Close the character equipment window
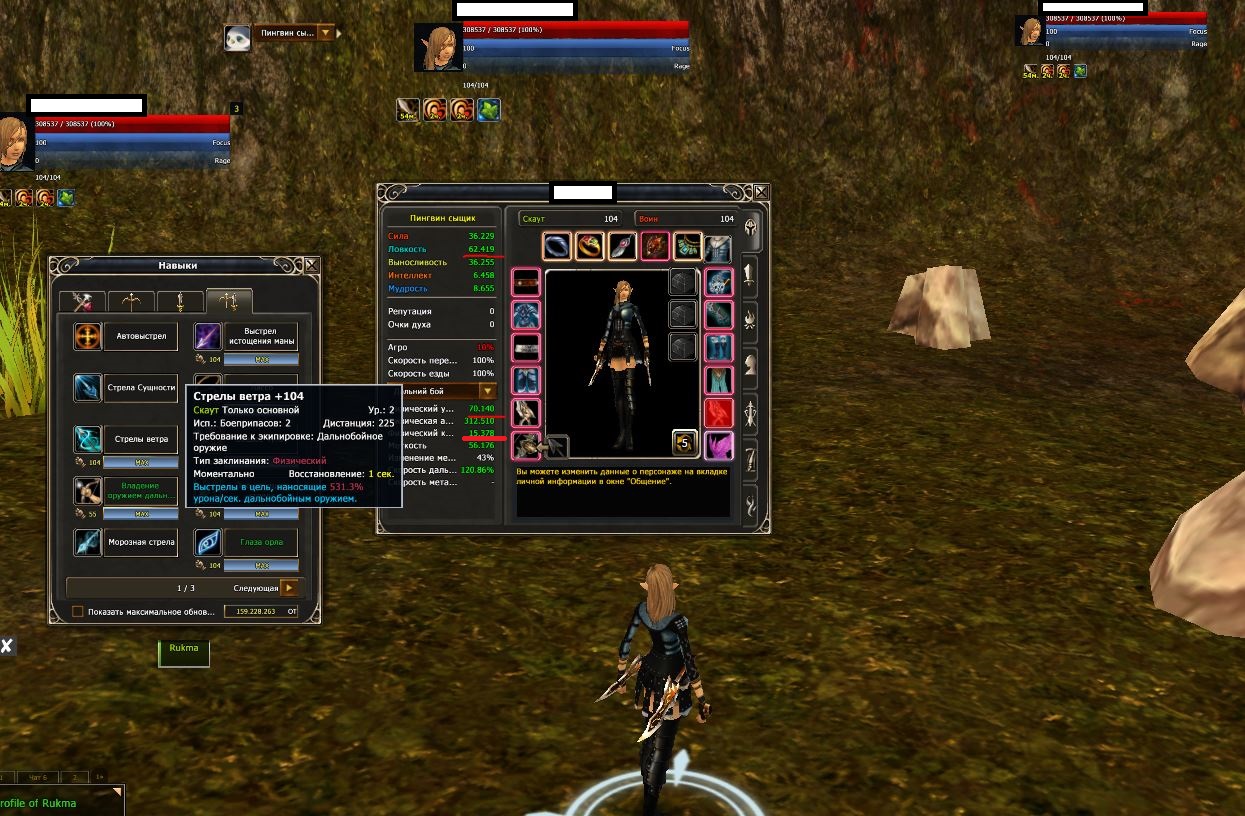Screen dimensions: 1245x816 coord(761,192)
